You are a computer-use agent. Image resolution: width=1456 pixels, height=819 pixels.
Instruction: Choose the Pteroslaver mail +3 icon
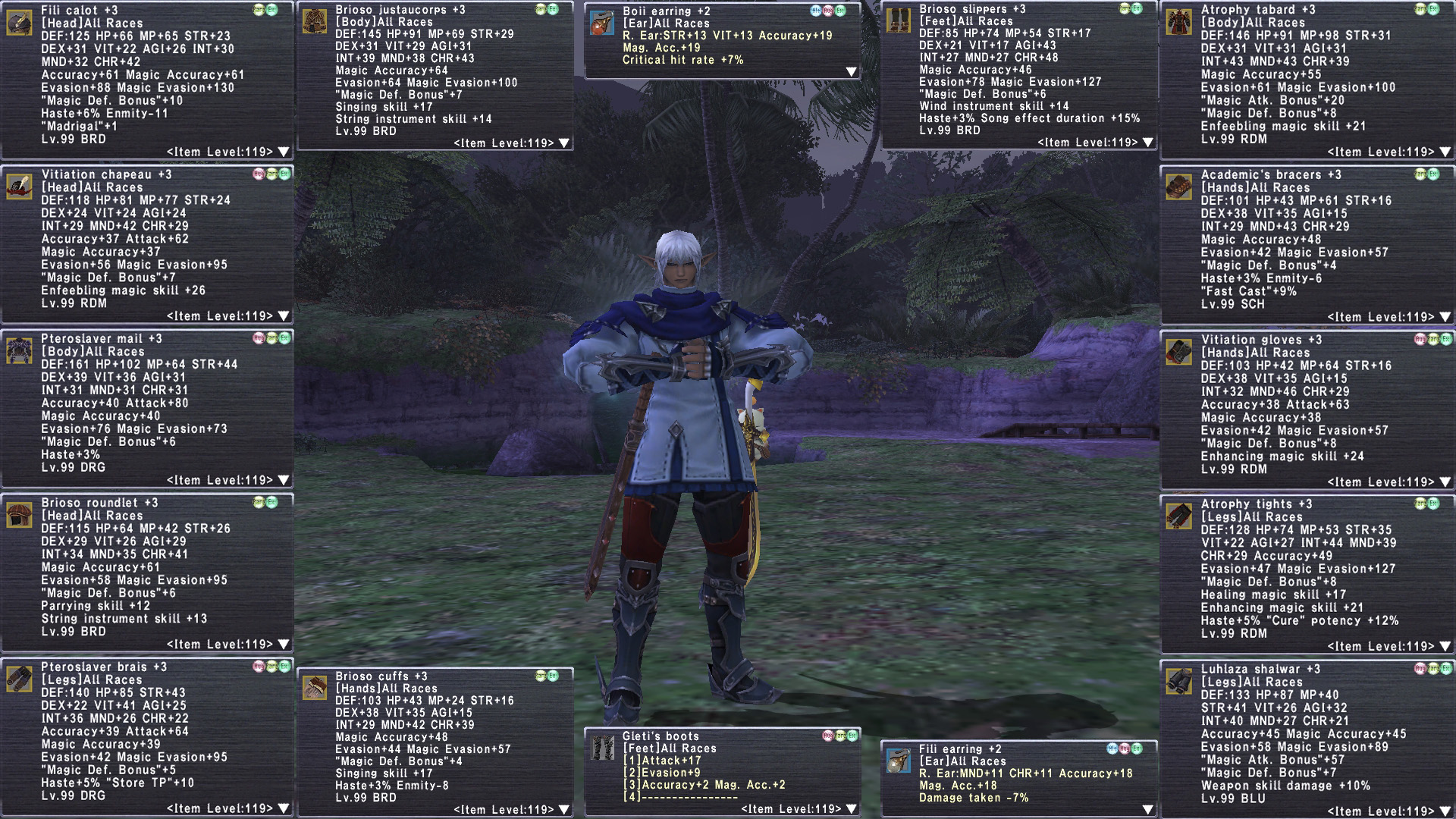(x=19, y=351)
